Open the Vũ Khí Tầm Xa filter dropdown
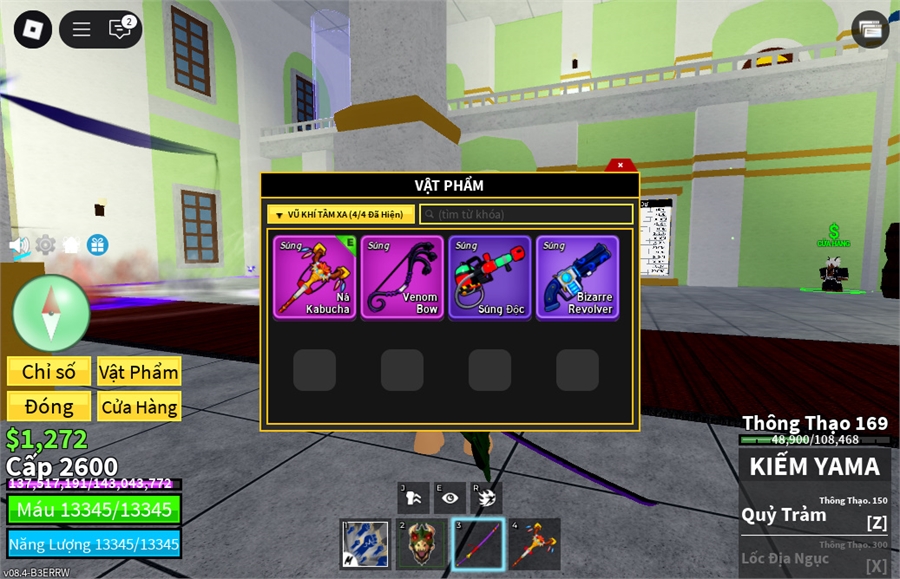Image resolution: width=900 pixels, height=579 pixels. tap(341, 214)
